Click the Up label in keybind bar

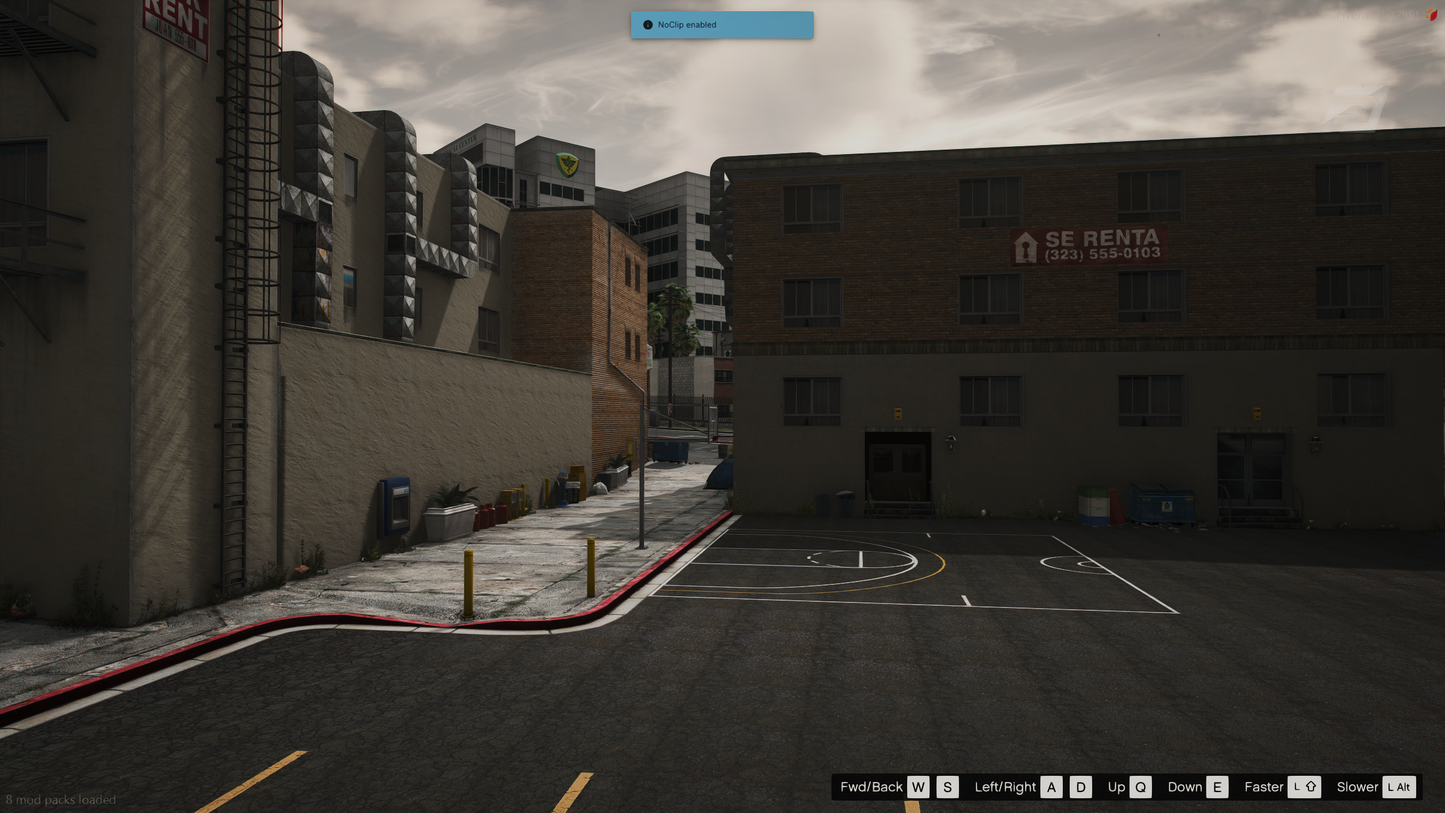1115,787
